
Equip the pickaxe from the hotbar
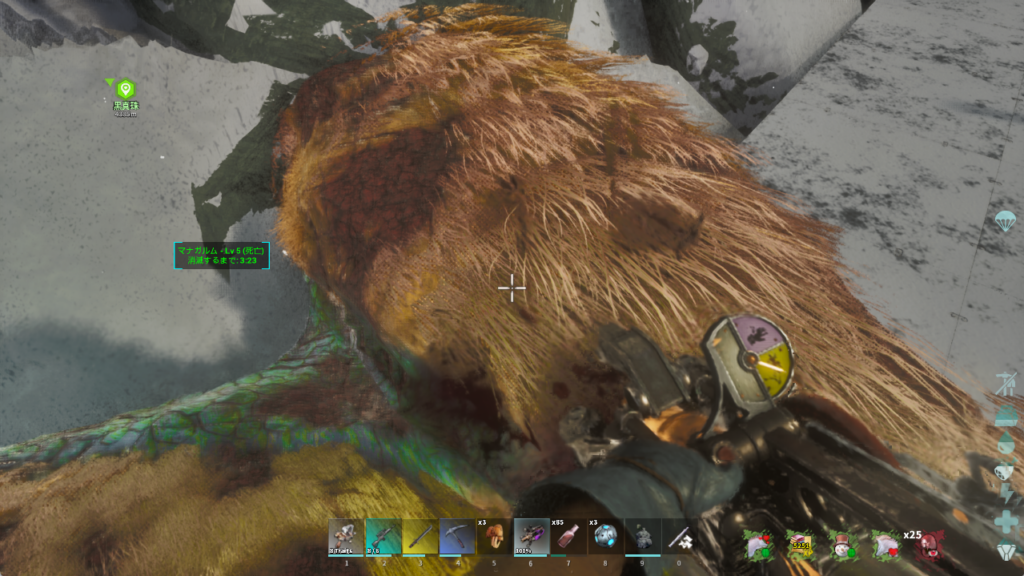pos(457,536)
